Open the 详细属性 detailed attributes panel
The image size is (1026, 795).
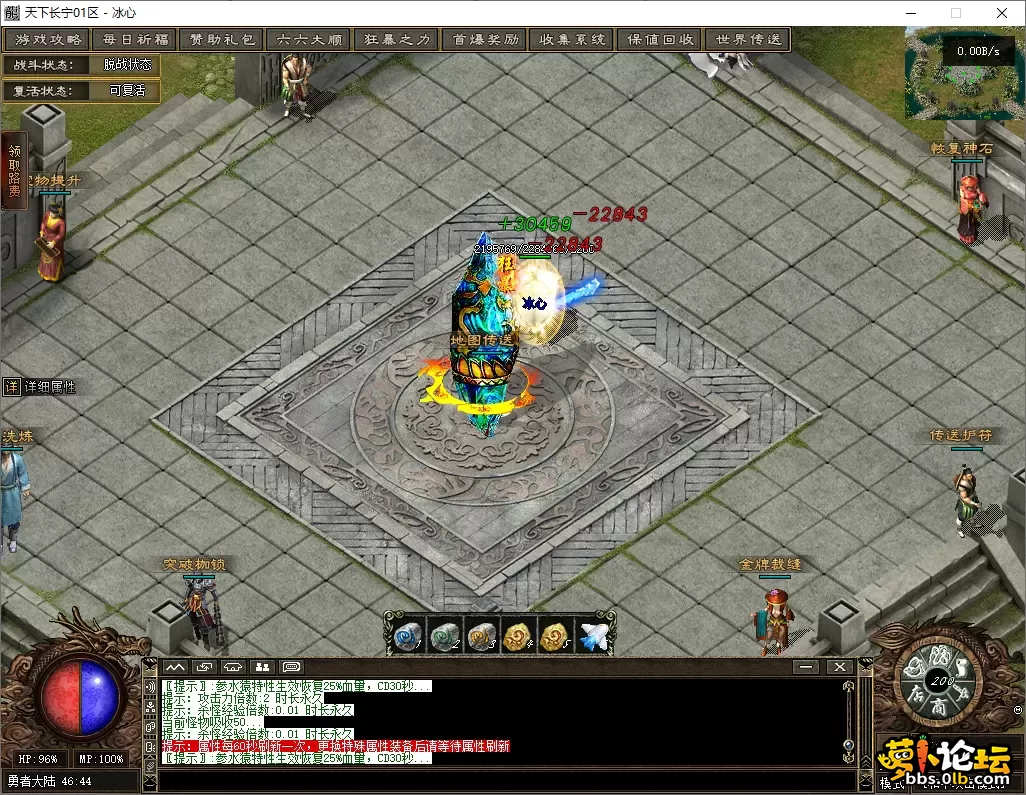point(40,387)
